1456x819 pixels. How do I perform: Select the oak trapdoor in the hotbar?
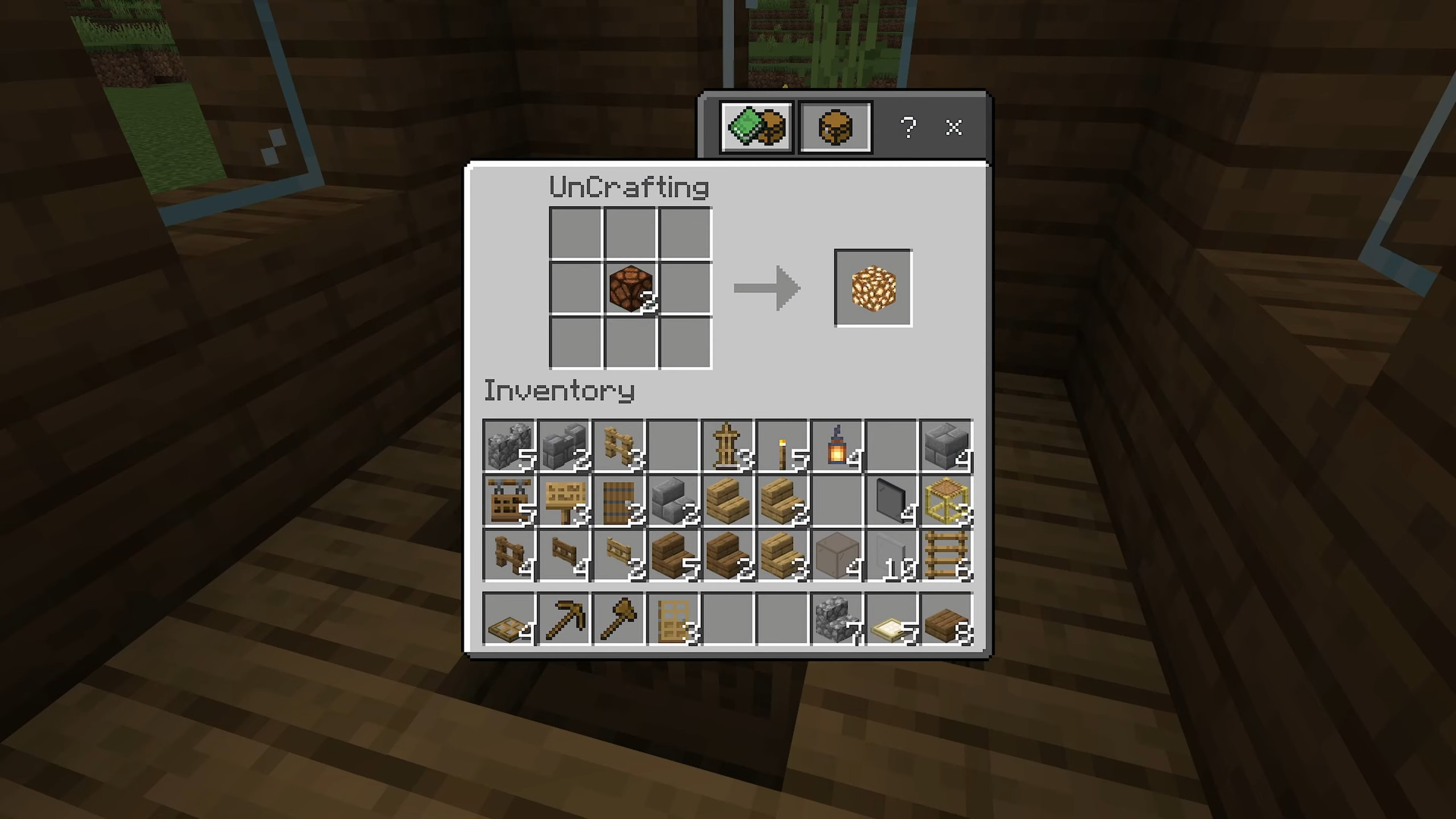click(508, 620)
